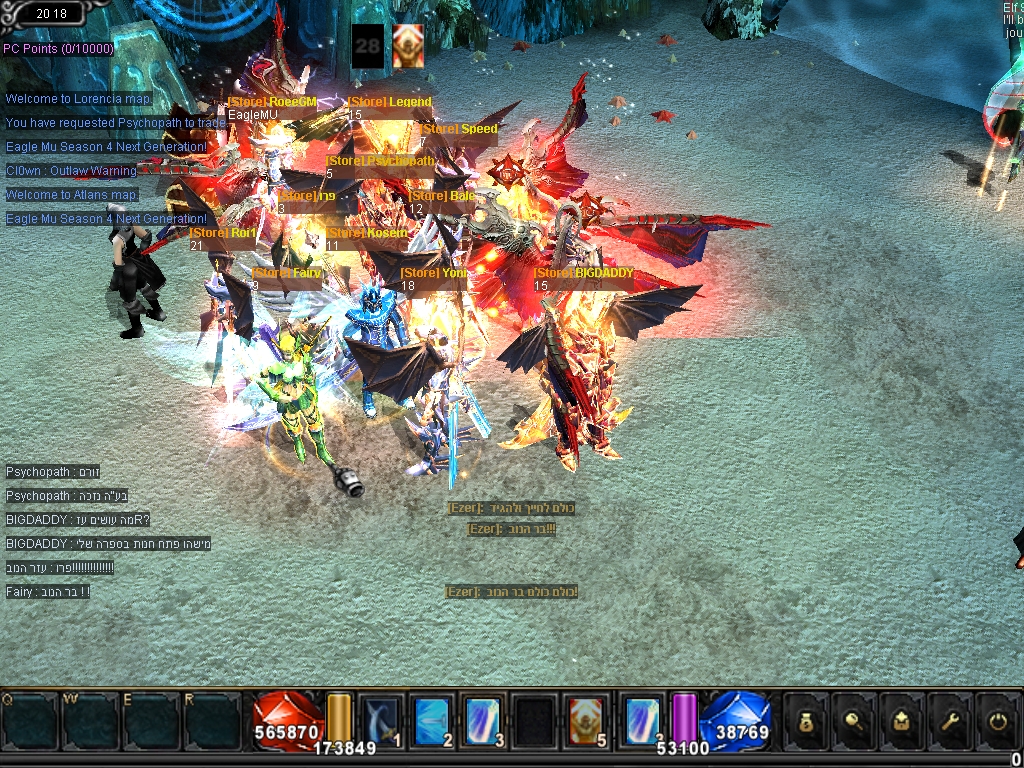Click the magnifying glass menu button
Screen dimensions: 1024x768
[x=856, y=720]
